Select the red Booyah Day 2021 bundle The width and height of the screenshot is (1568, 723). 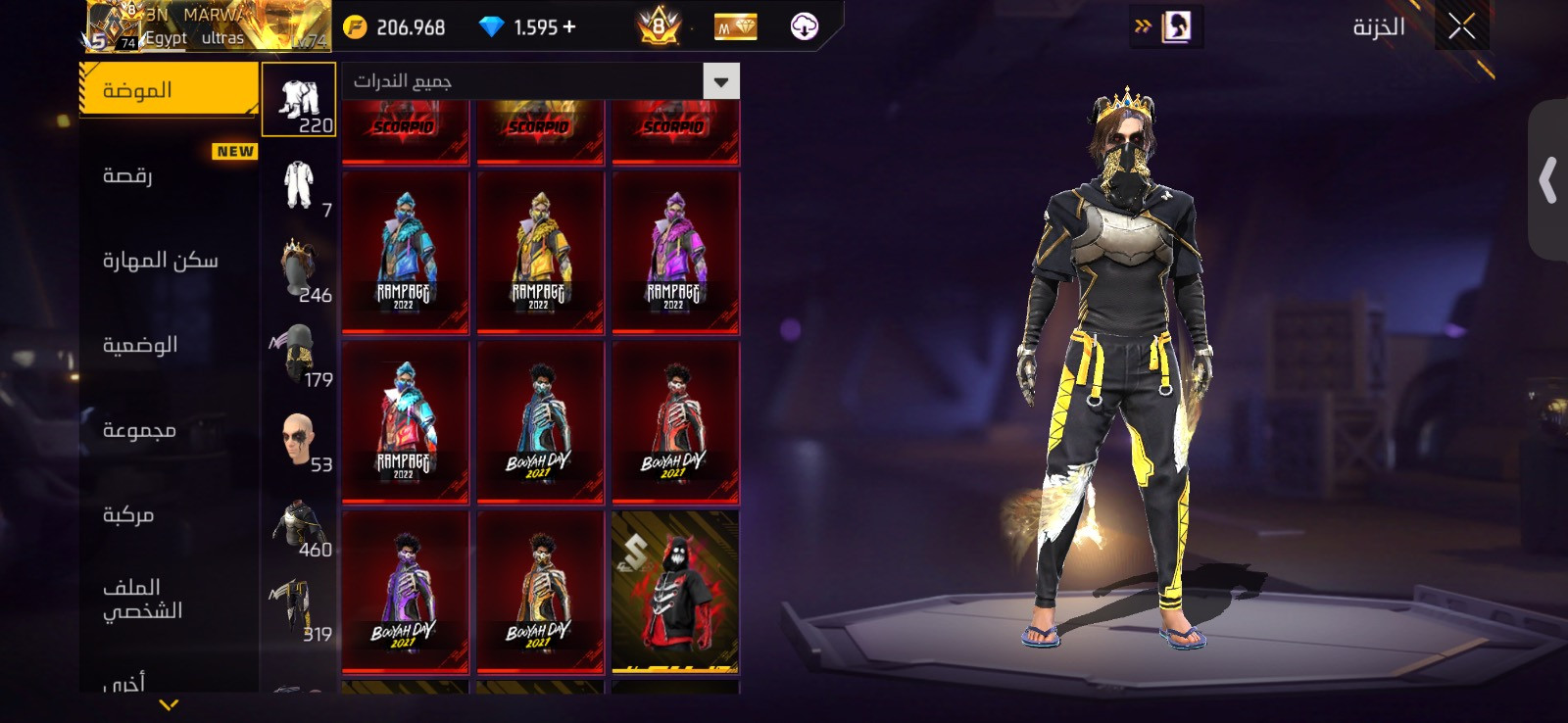pyautogui.click(x=674, y=421)
